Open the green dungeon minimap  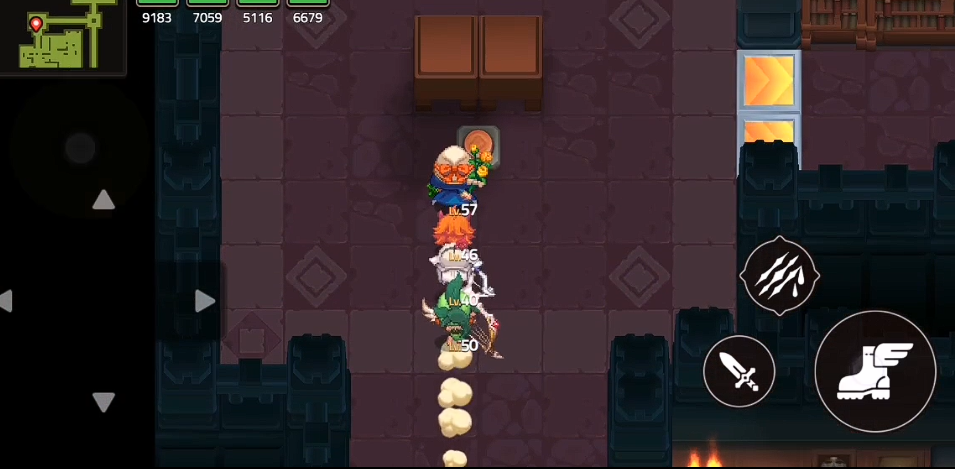60,36
